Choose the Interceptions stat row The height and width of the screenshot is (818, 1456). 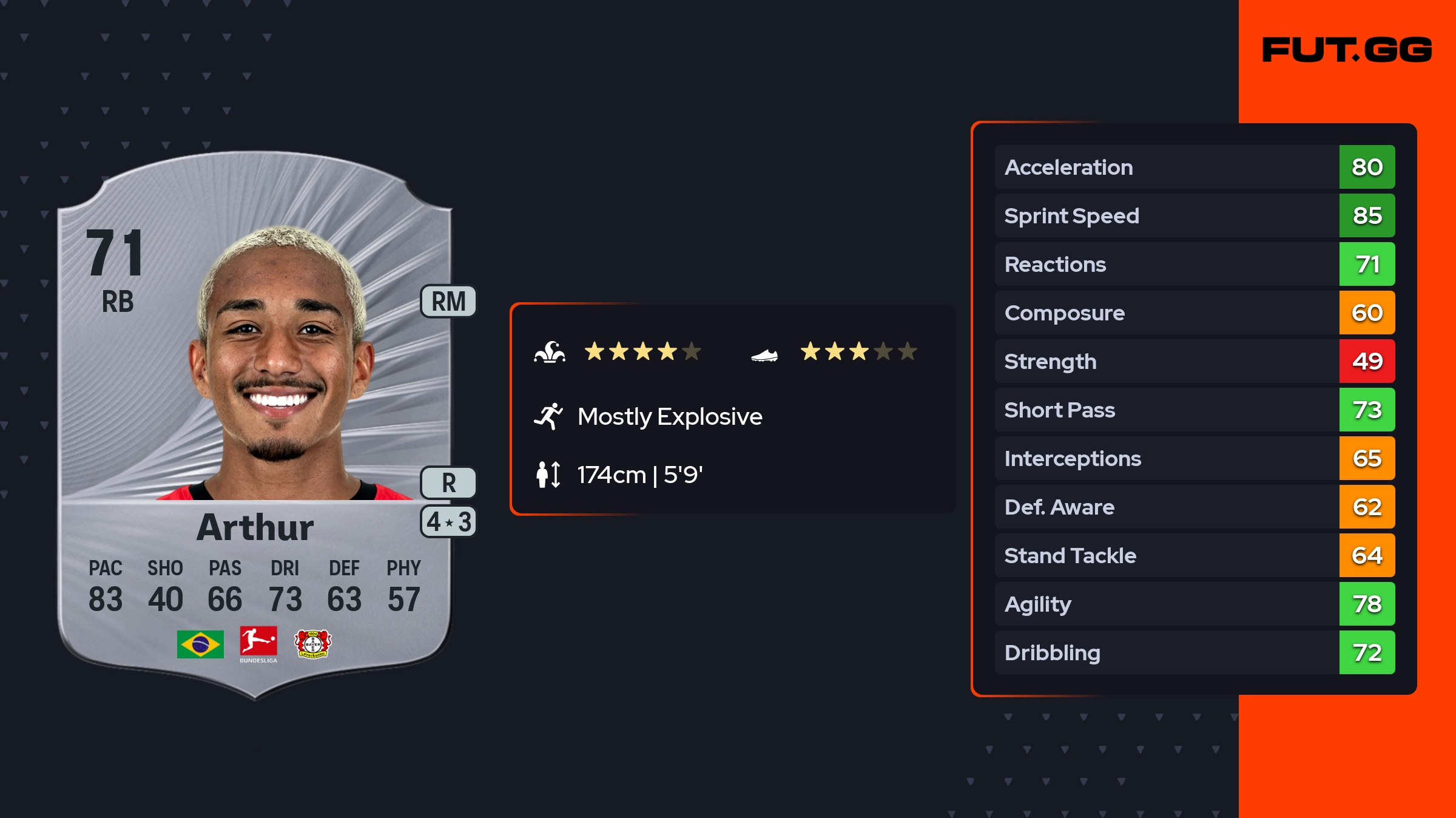(1194, 458)
